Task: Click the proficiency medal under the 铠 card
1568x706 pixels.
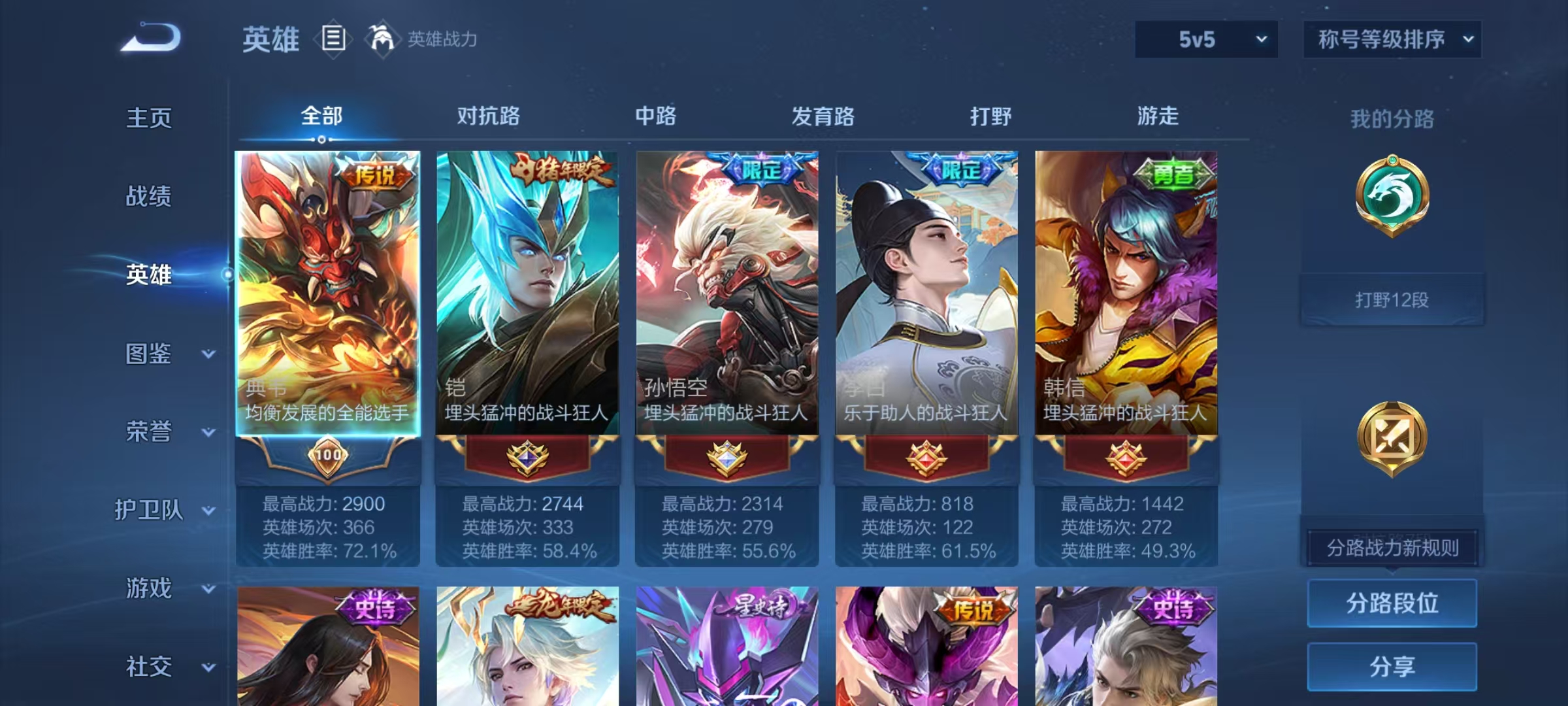Action: (x=527, y=456)
